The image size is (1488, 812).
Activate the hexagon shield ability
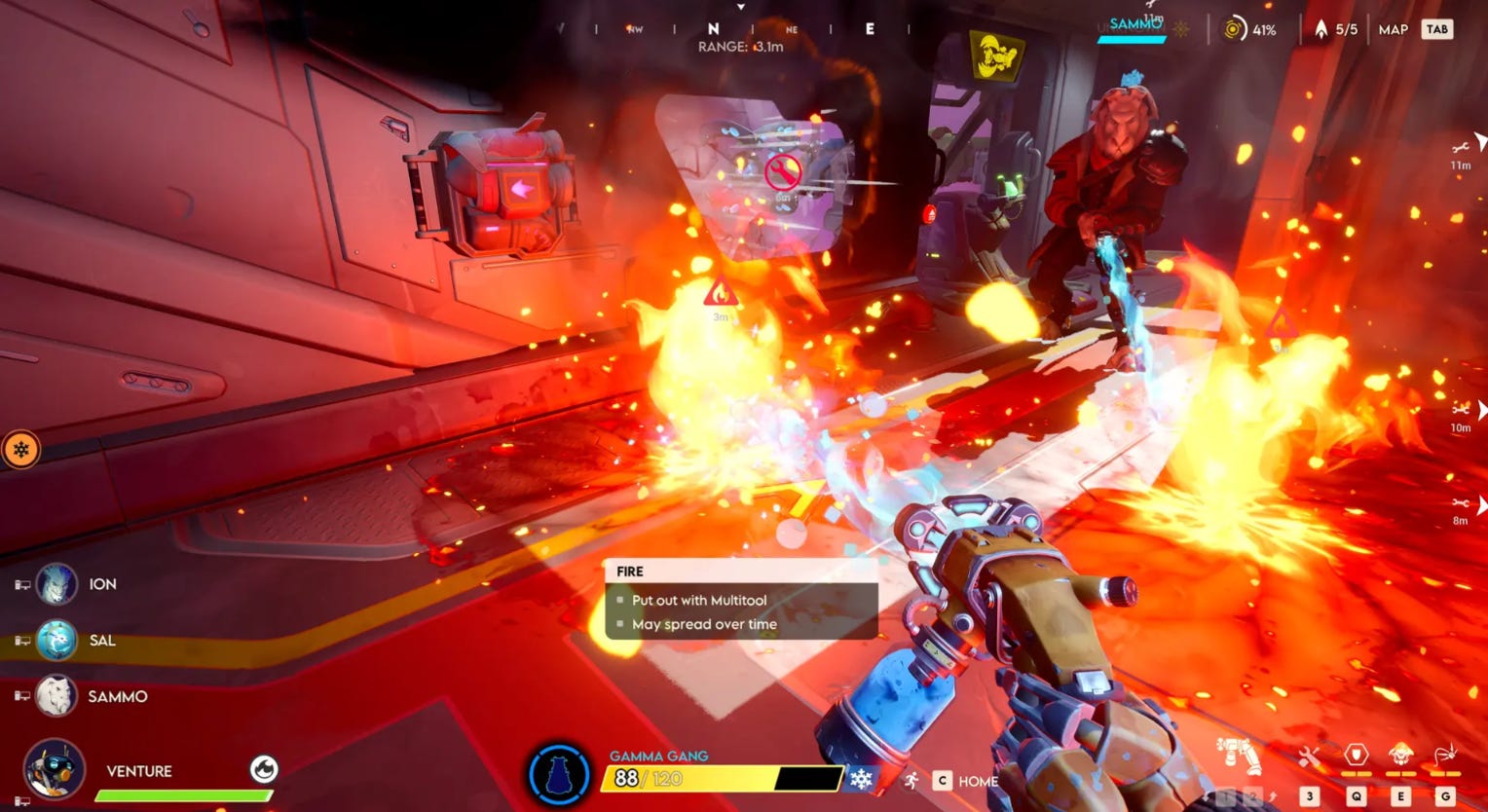[x=1356, y=756]
